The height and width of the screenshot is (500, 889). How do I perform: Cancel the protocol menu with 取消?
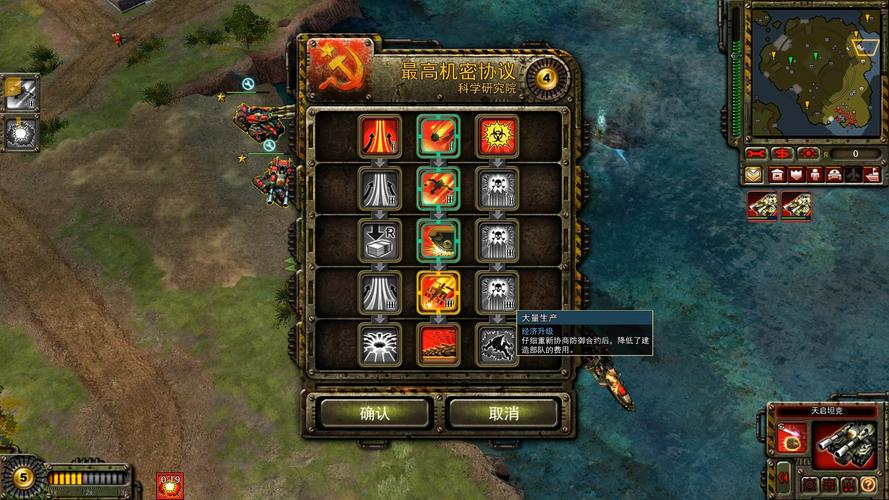pyautogui.click(x=503, y=413)
